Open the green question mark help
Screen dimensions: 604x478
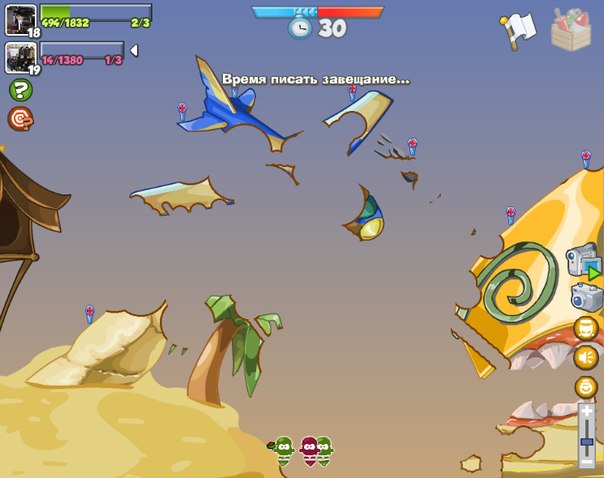[19, 90]
